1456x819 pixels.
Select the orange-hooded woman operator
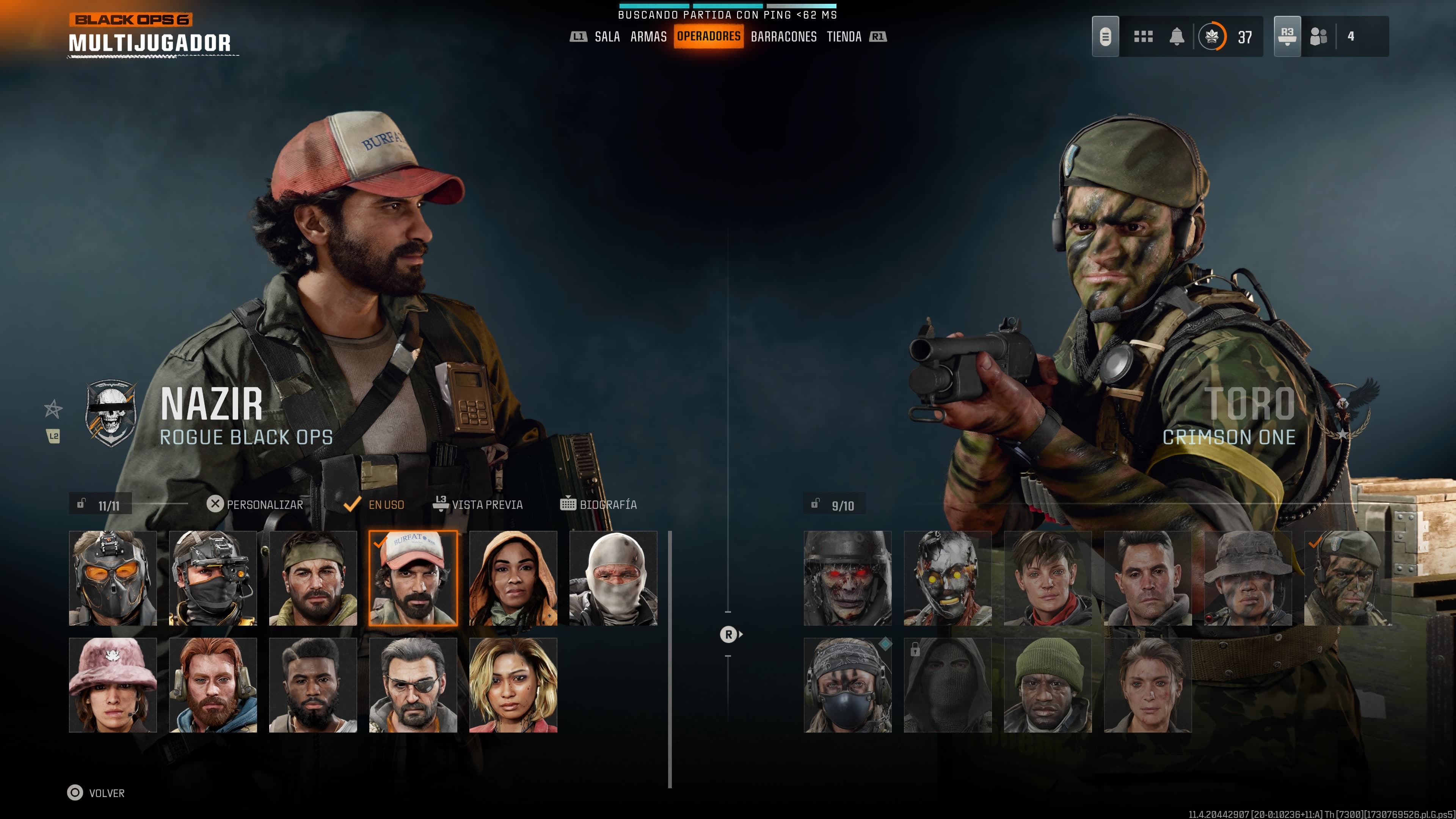click(513, 577)
